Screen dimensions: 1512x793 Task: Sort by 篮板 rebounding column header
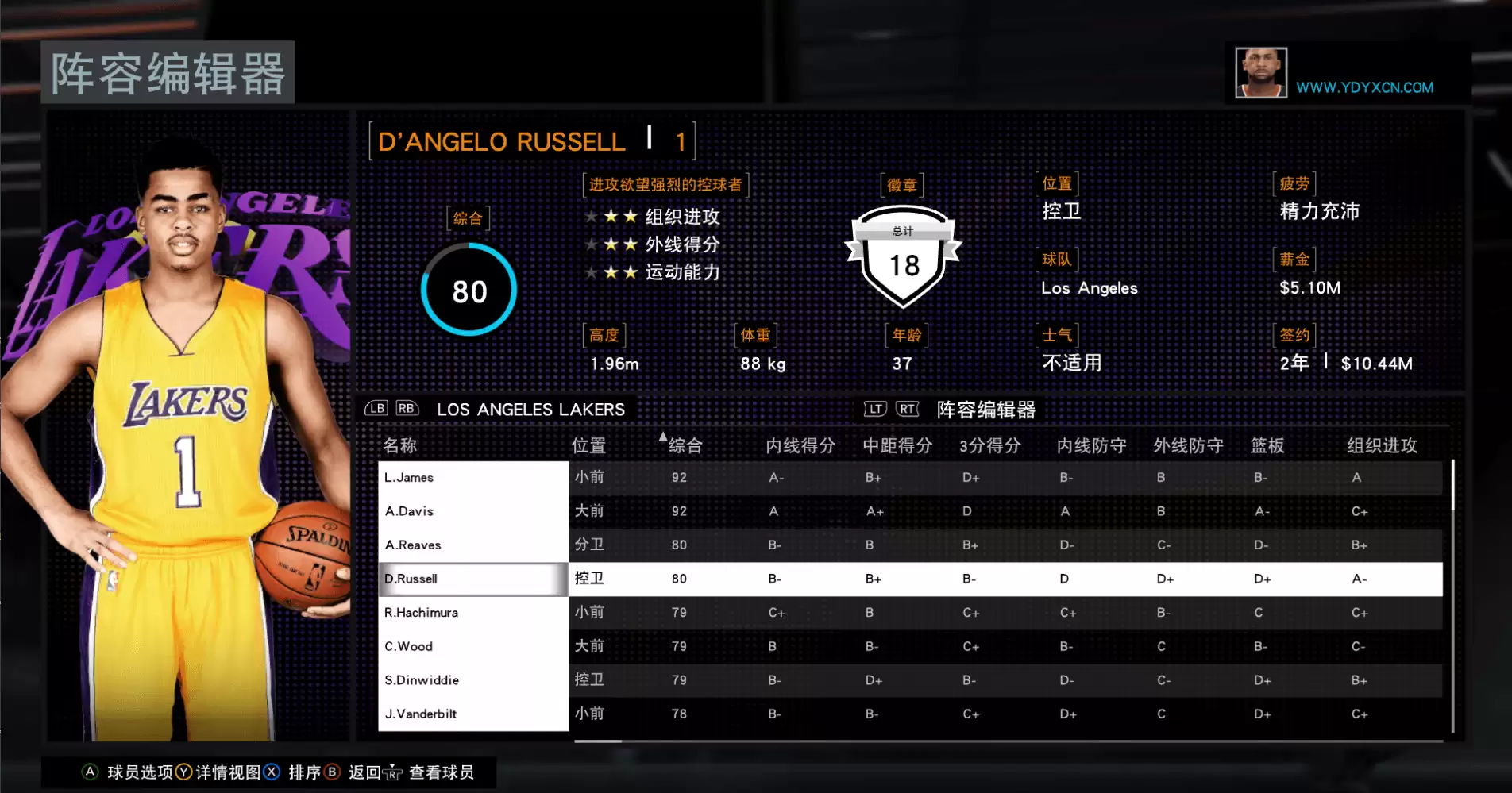pyautogui.click(x=1267, y=445)
